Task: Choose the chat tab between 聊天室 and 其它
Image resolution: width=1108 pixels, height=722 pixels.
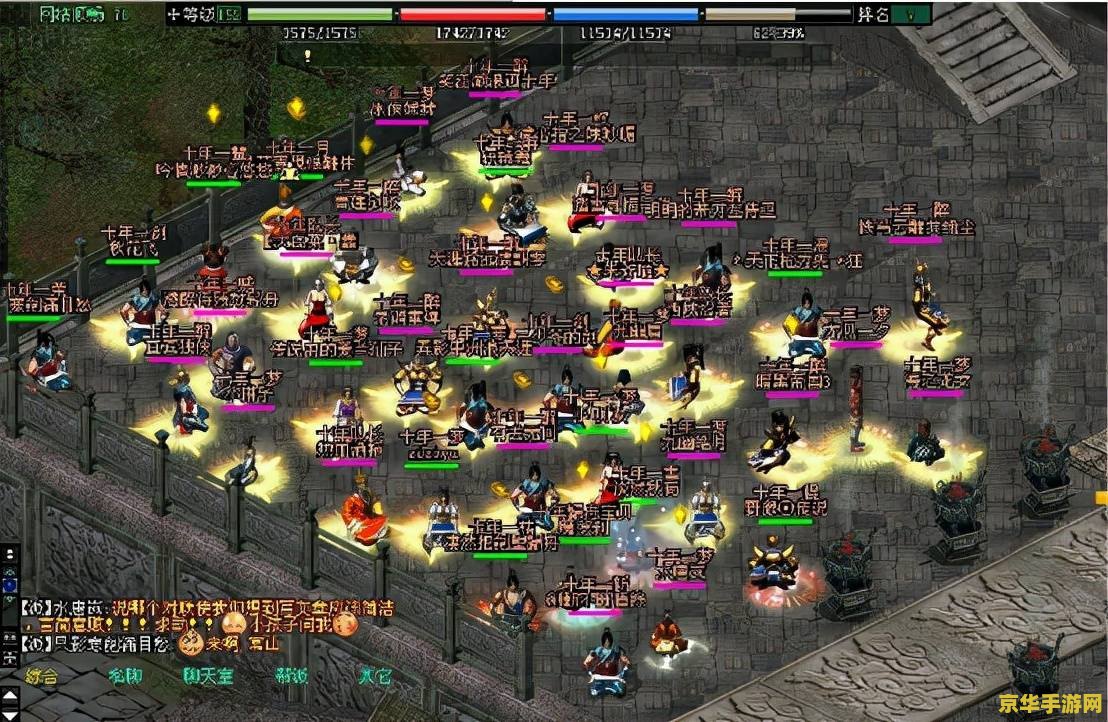Action: [292, 676]
